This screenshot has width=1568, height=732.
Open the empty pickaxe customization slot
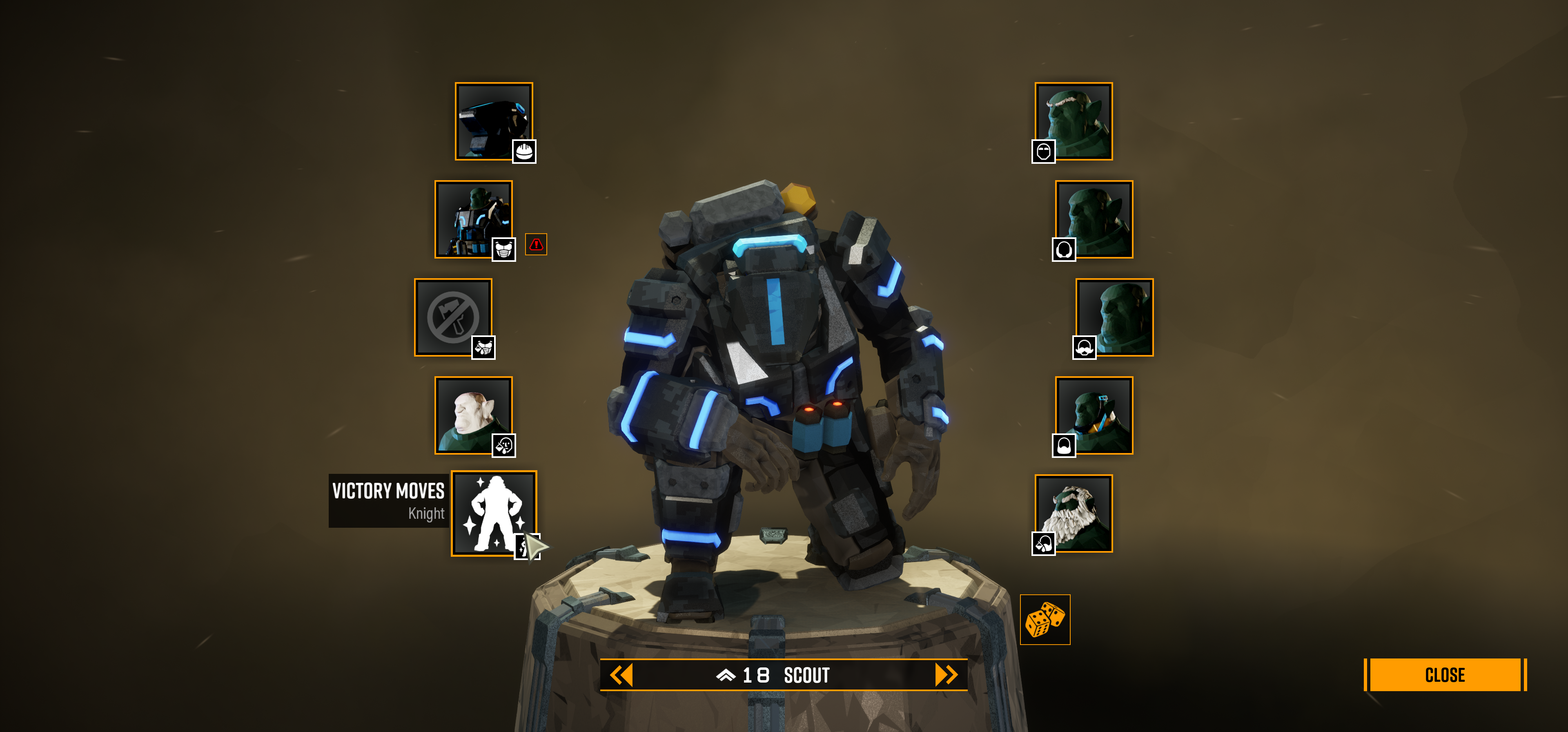454,317
